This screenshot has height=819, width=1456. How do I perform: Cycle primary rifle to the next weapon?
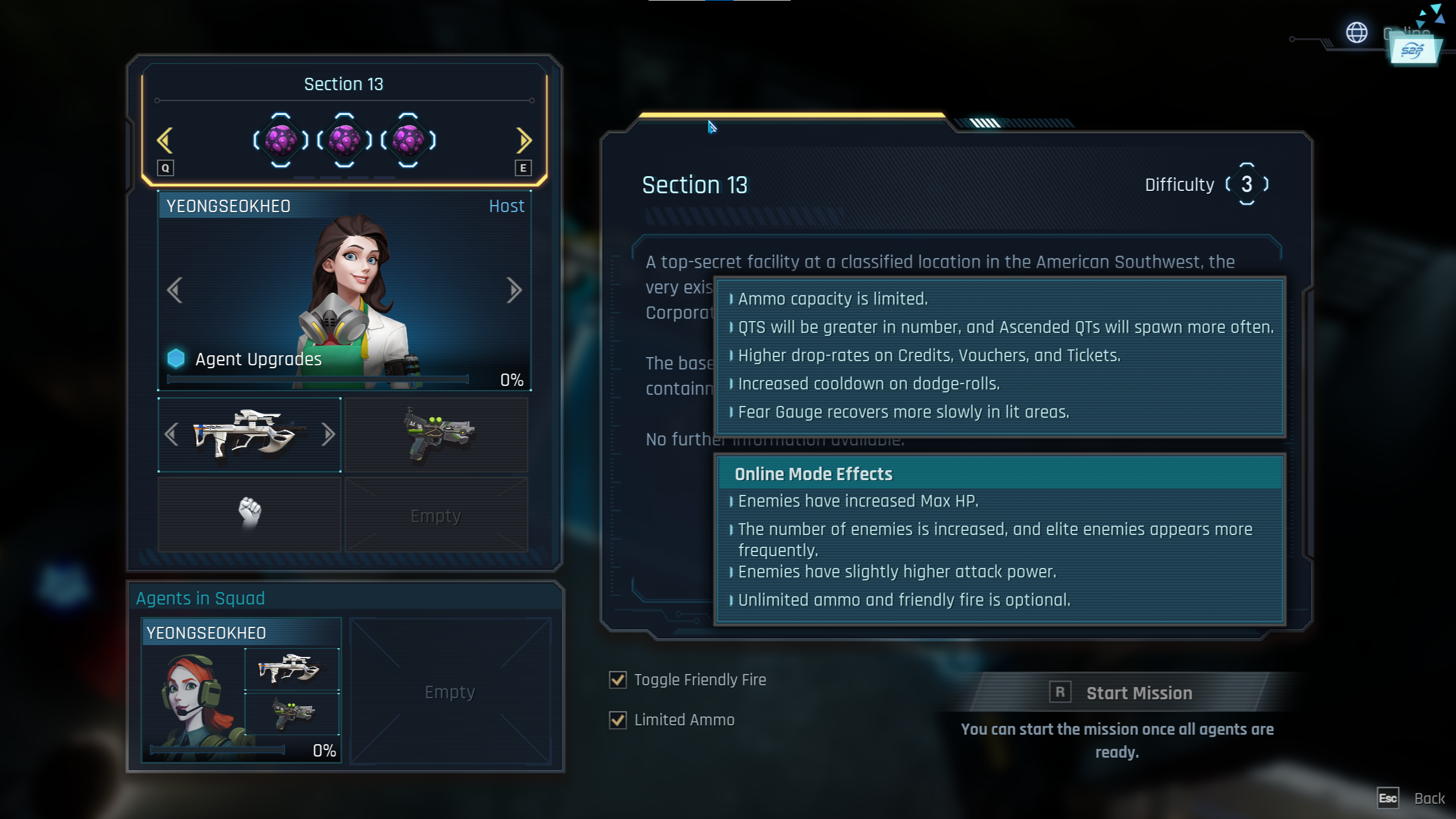(328, 435)
